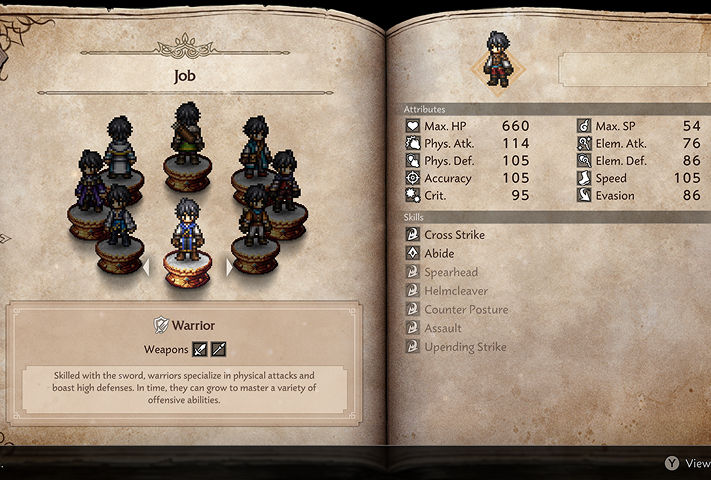The image size is (711, 480).
Task: Click the right arrow beside the Warrior figure
Action: pos(231,267)
